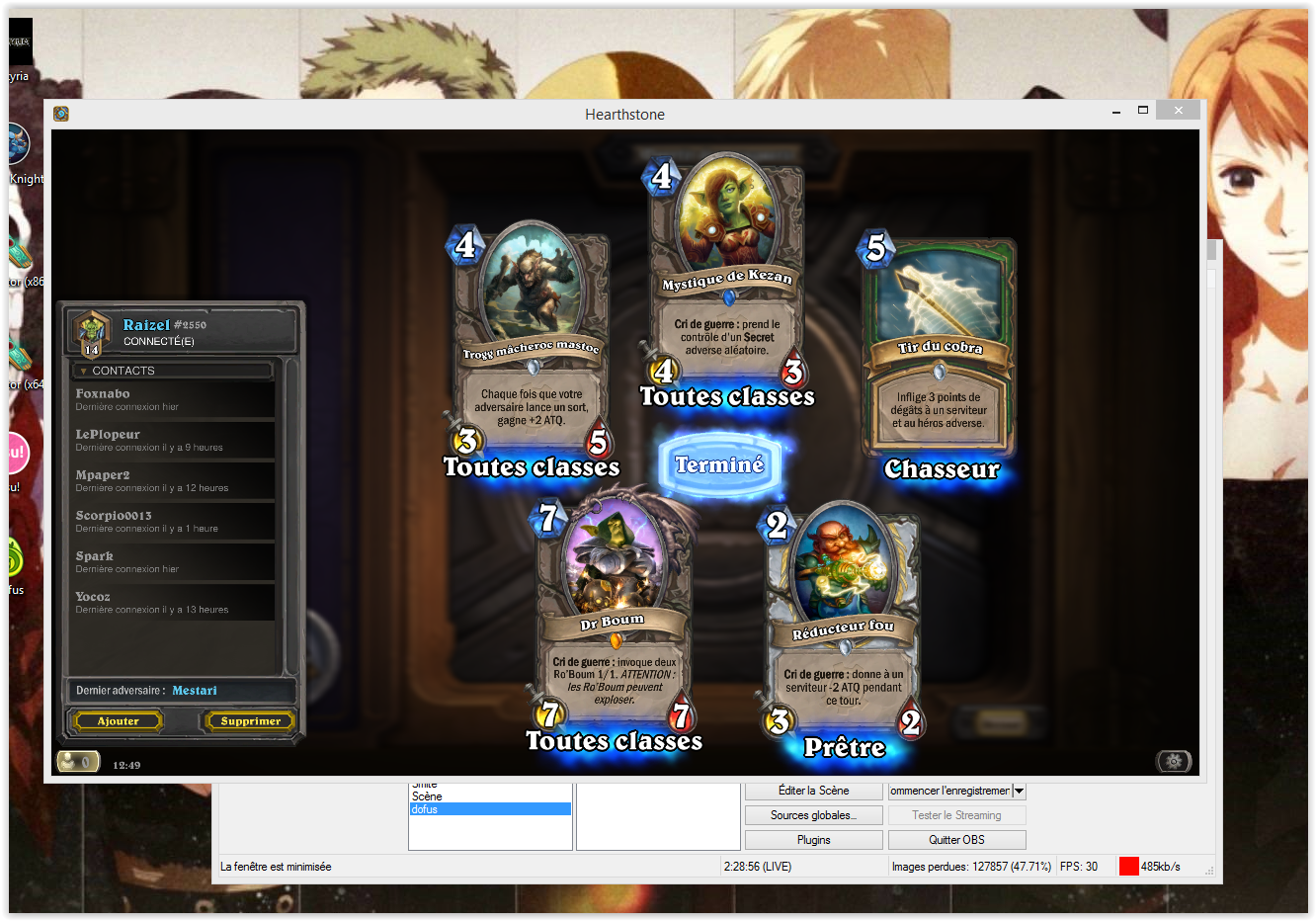Switch to the Scène entry in the scene list

click(x=426, y=795)
